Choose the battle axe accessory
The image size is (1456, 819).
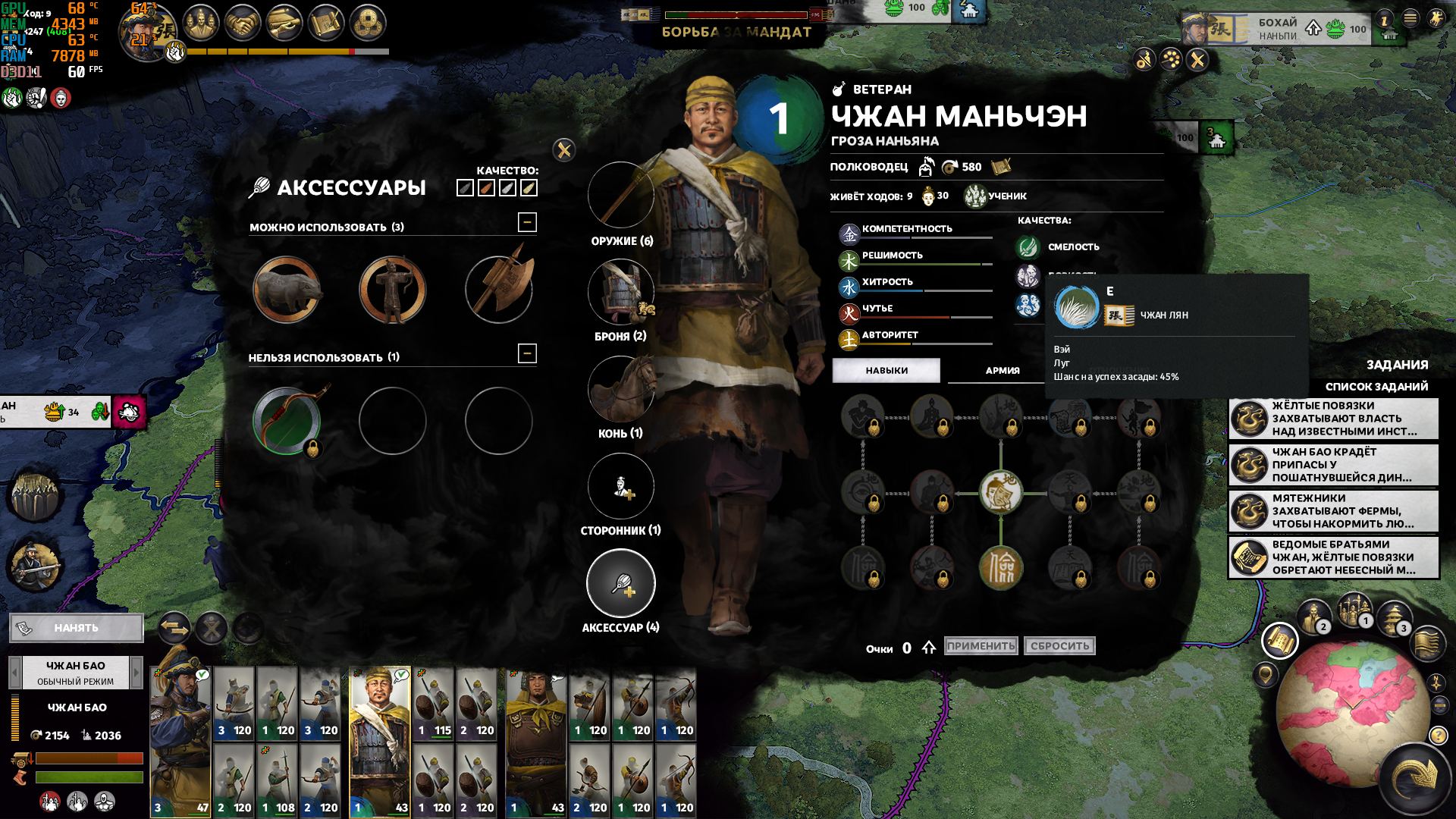[499, 288]
